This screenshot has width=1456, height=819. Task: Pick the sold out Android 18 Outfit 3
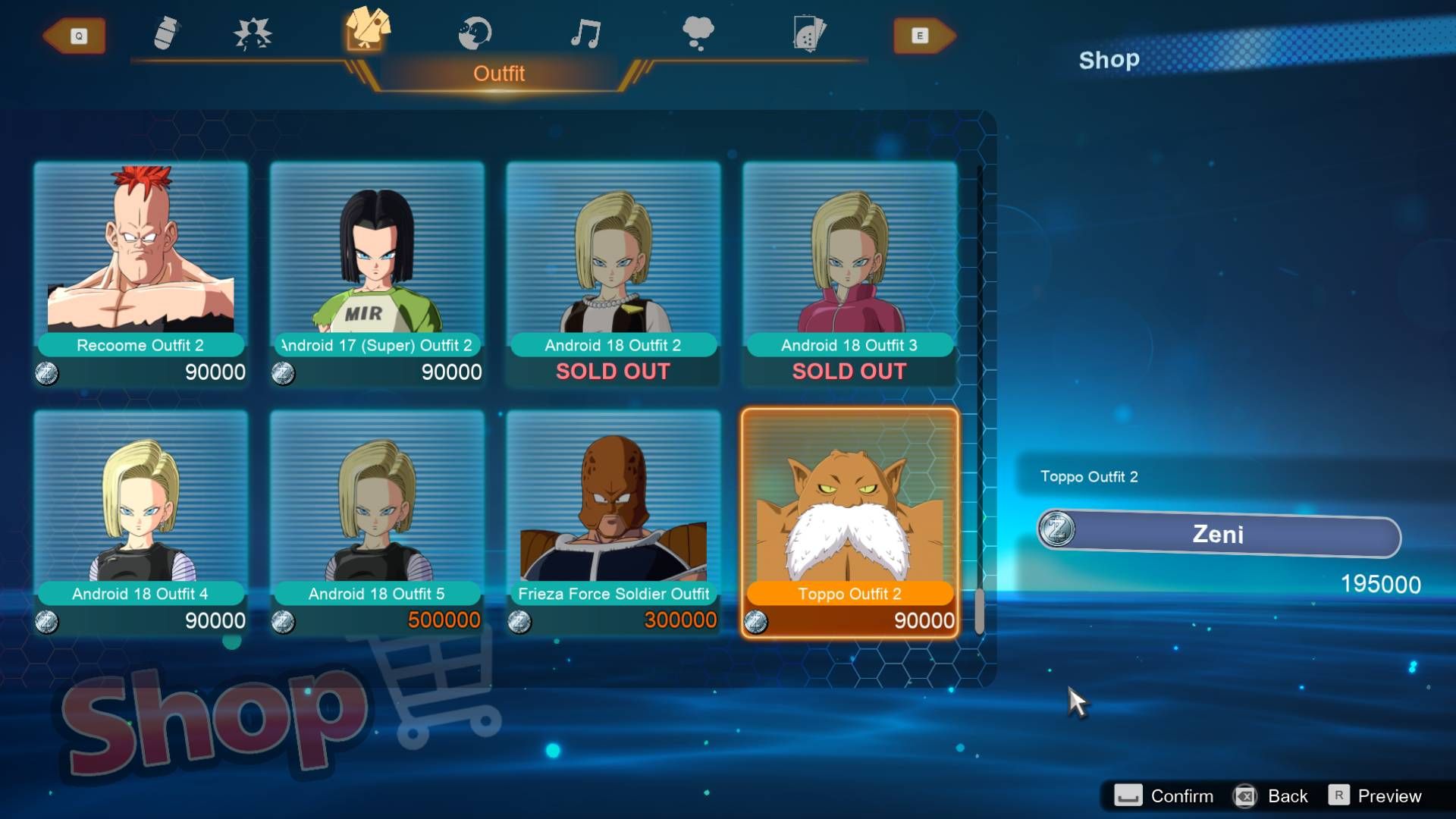(849, 273)
